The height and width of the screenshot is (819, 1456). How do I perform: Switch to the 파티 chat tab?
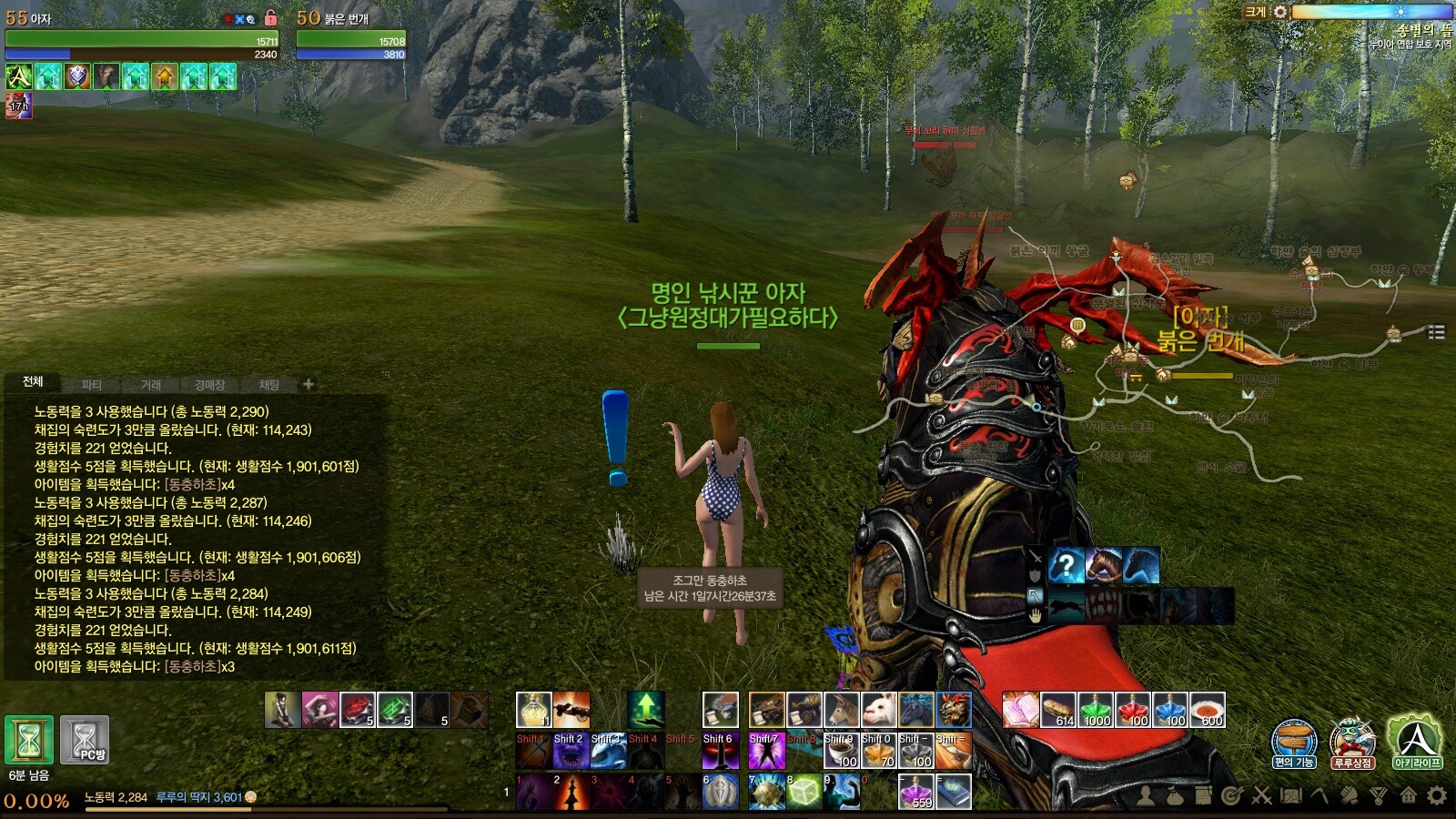pyautogui.click(x=92, y=385)
